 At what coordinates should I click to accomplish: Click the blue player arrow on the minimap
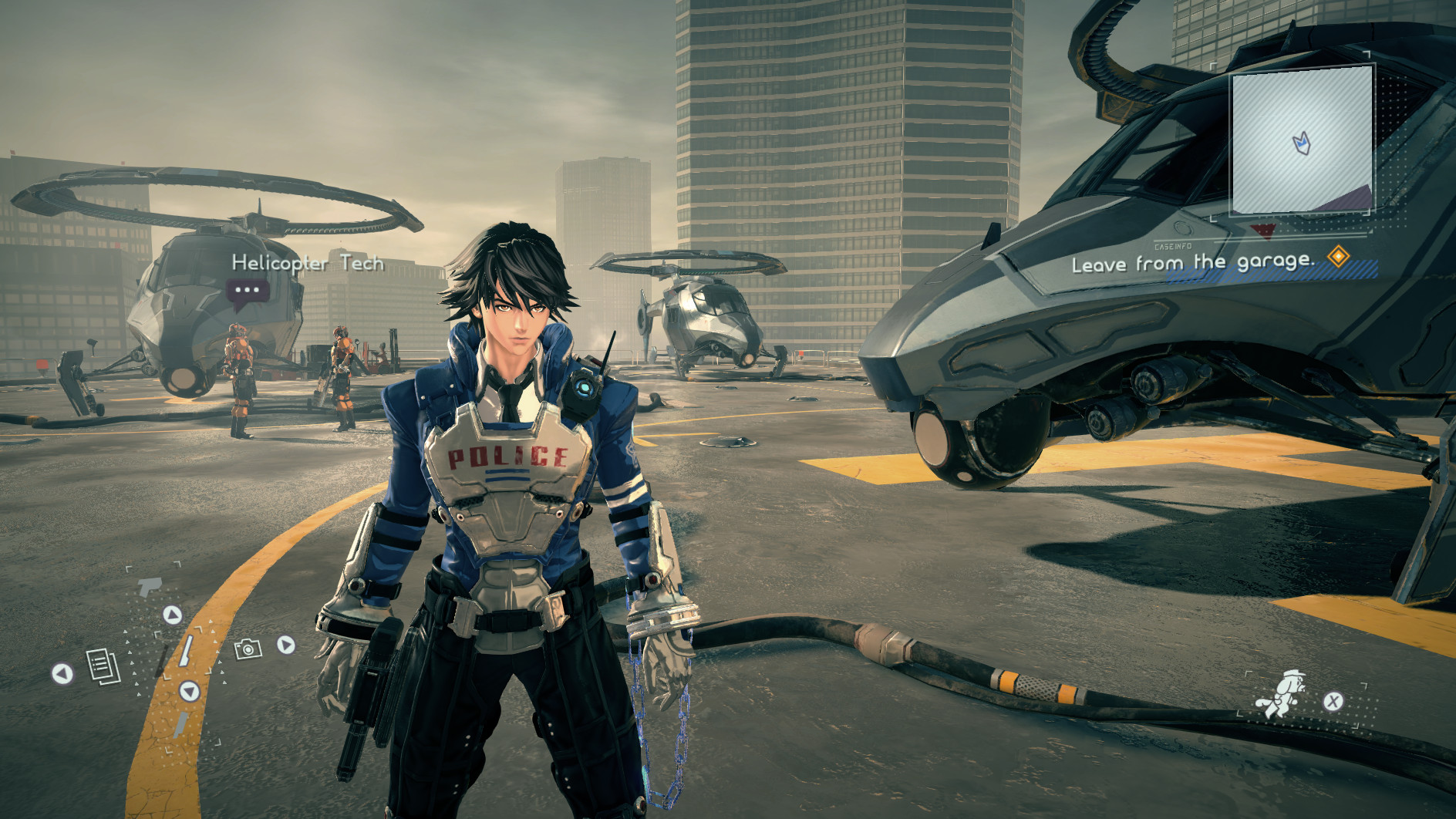(x=1303, y=143)
